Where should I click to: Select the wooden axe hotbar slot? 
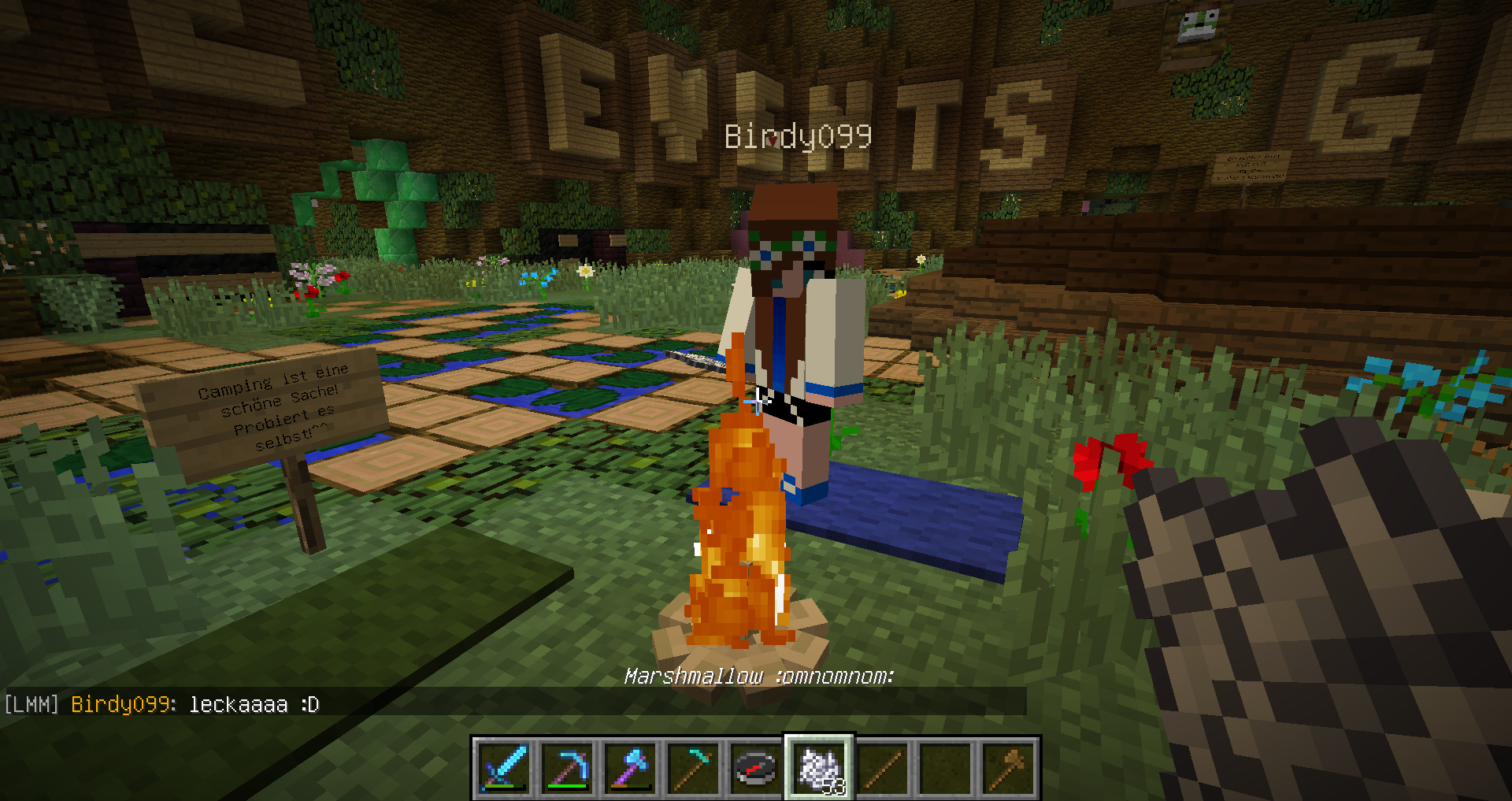point(1008,768)
